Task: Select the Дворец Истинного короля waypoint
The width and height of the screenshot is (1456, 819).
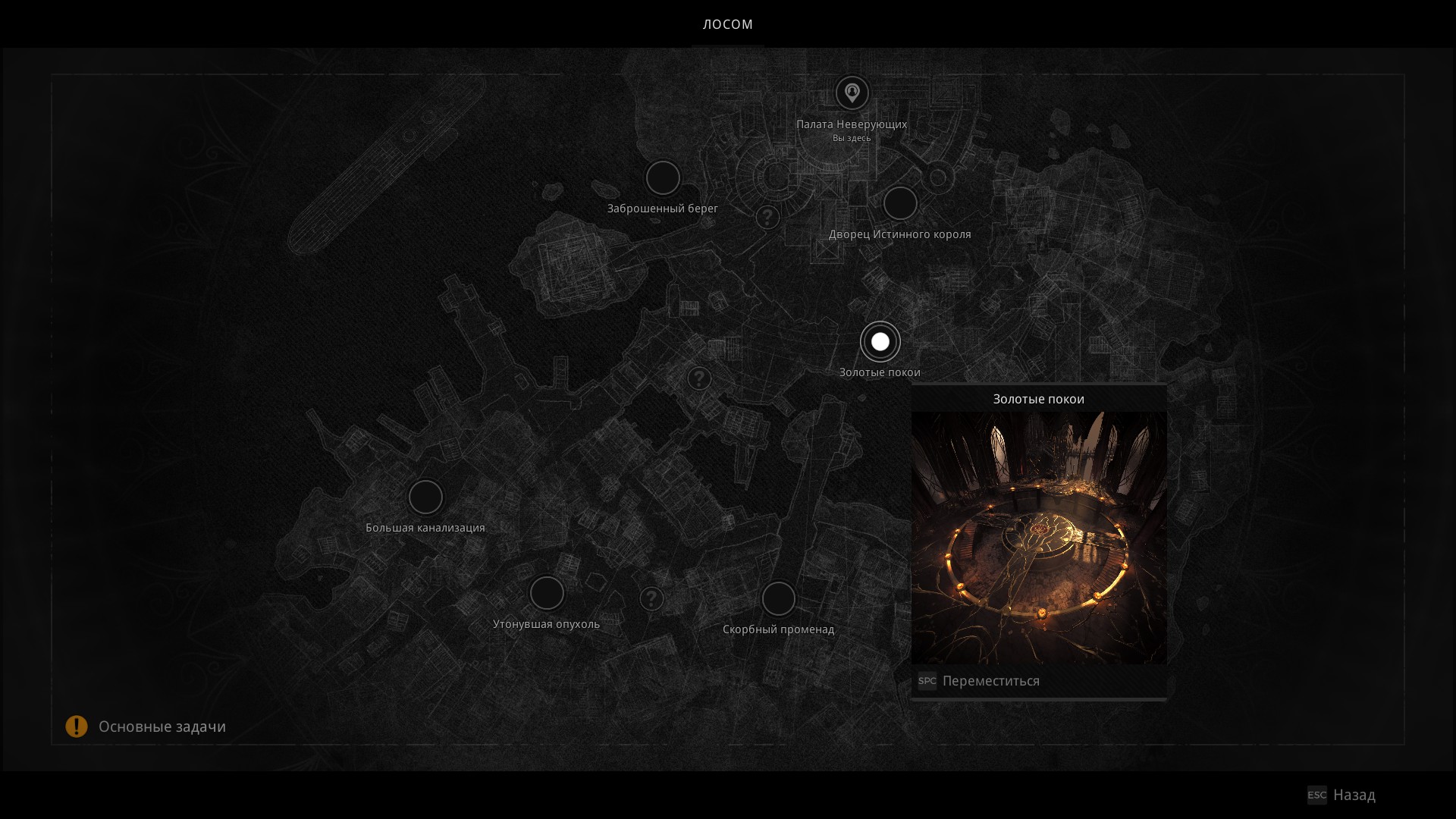Action: tap(900, 204)
